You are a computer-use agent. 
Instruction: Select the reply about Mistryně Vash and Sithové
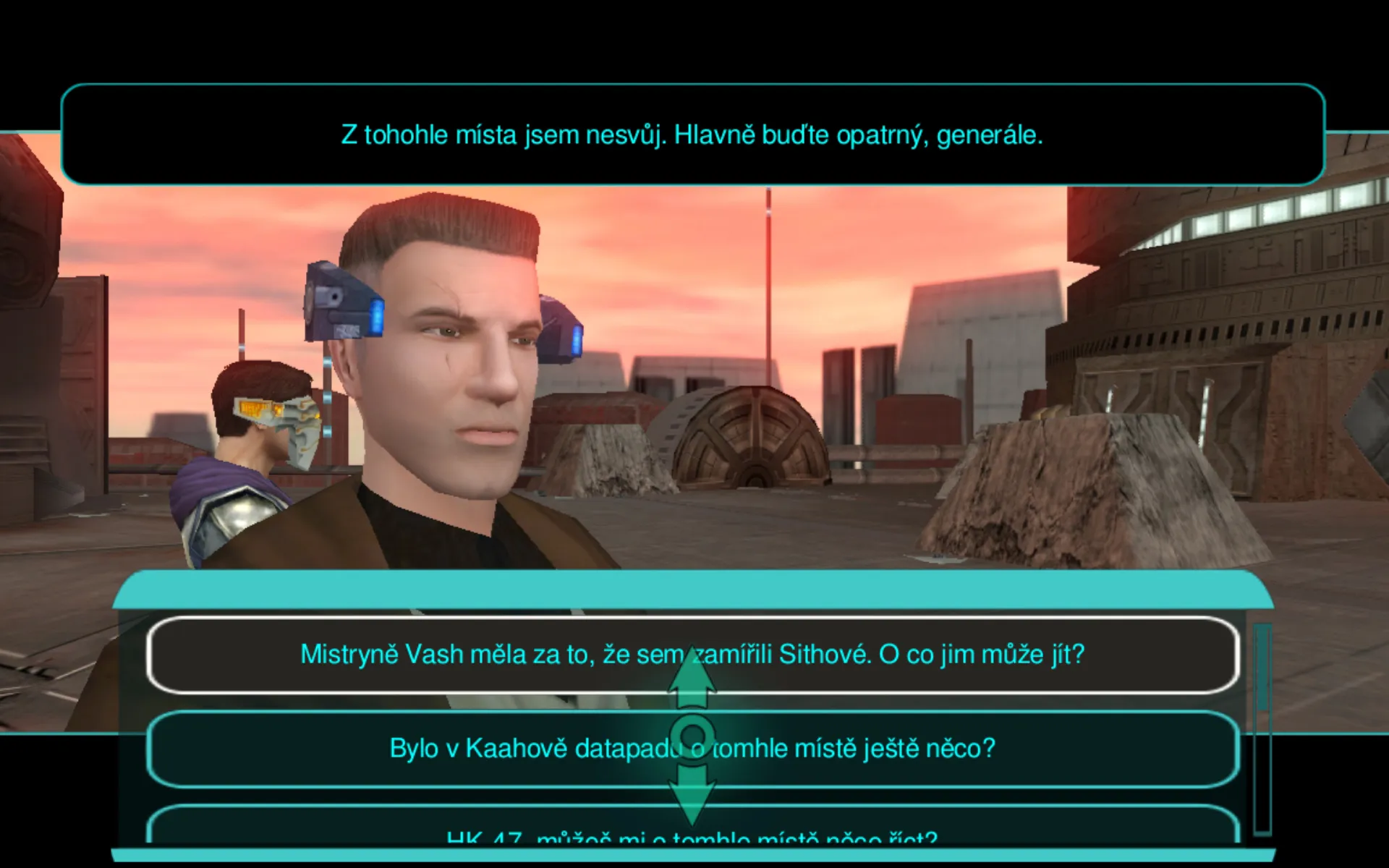pos(506,655)
